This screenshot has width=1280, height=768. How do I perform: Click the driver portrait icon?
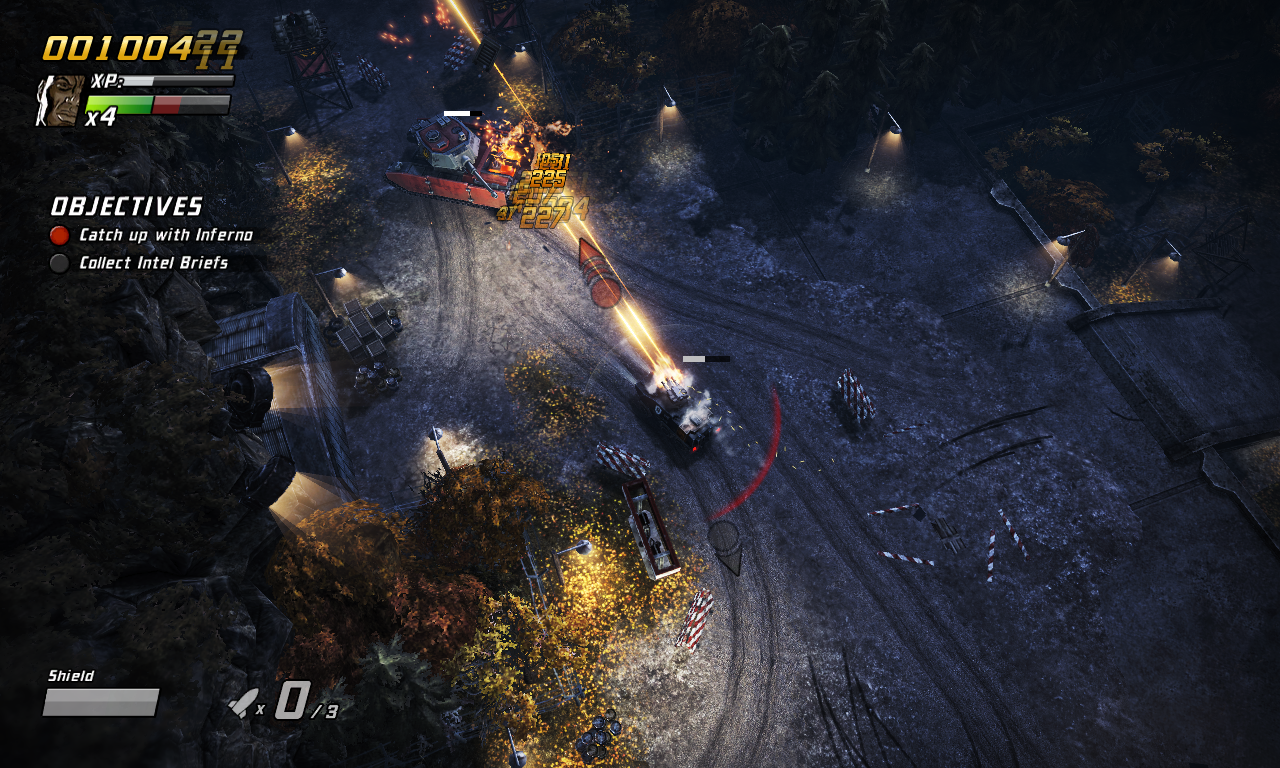[x=58, y=100]
